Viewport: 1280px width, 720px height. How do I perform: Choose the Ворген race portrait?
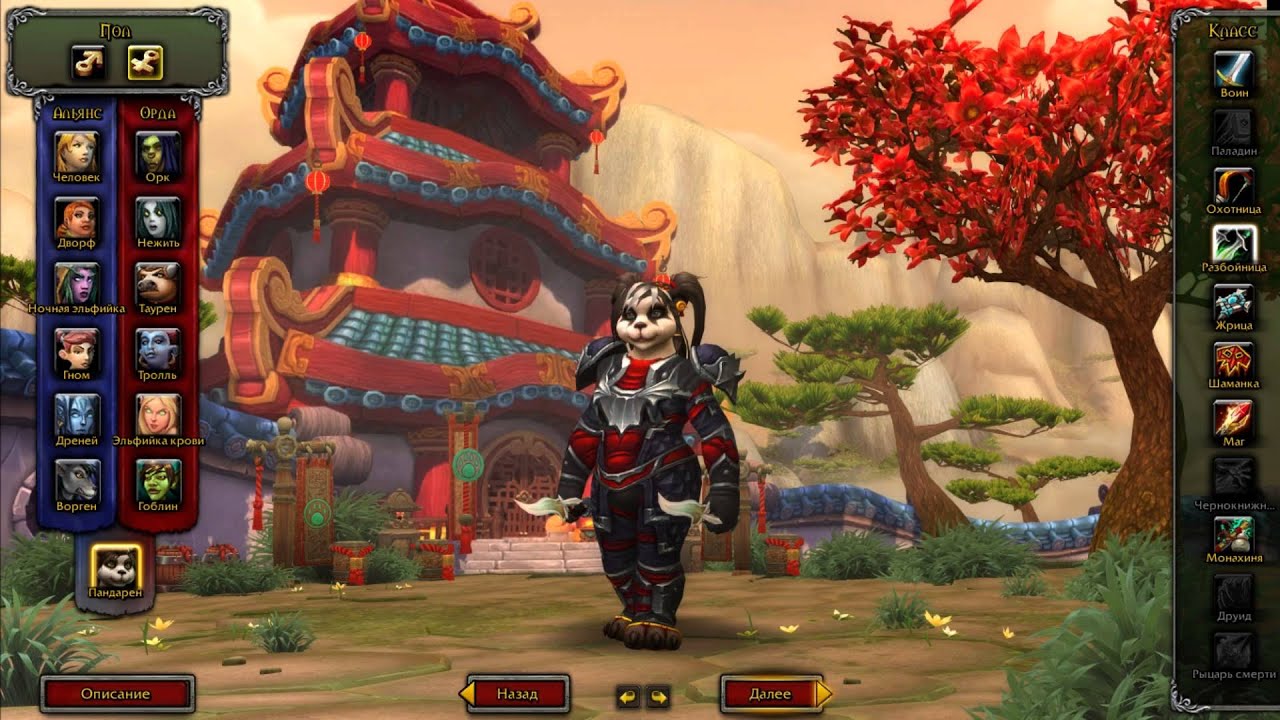tap(78, 481)
